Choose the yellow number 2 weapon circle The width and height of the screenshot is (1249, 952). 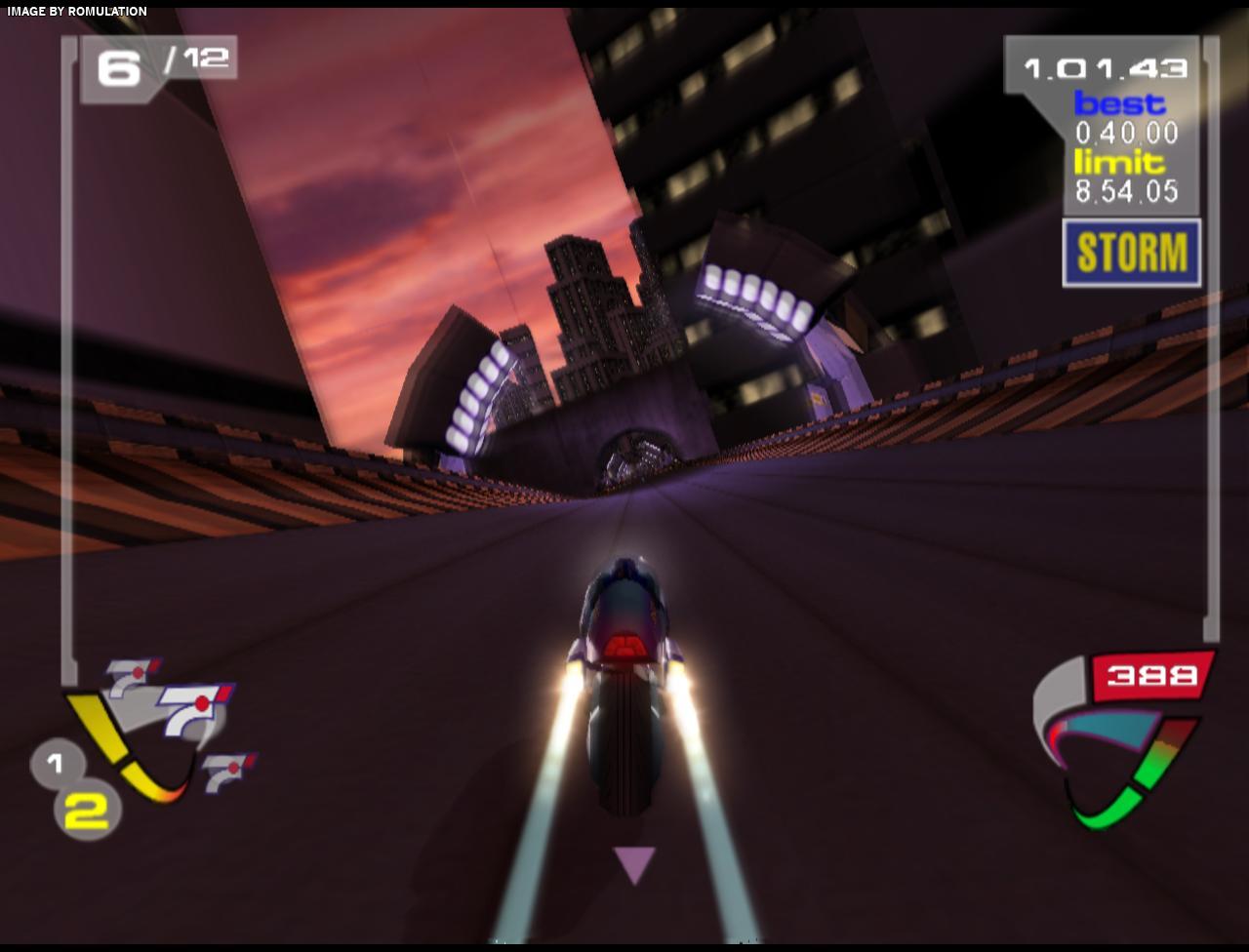[x=87, y=811]
